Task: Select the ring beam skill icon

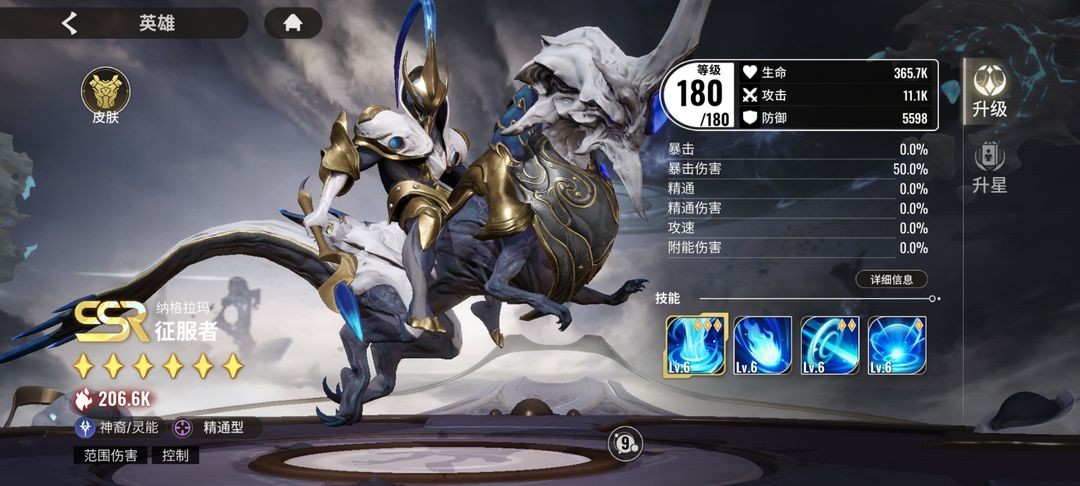Action: [x=830, y=345]
